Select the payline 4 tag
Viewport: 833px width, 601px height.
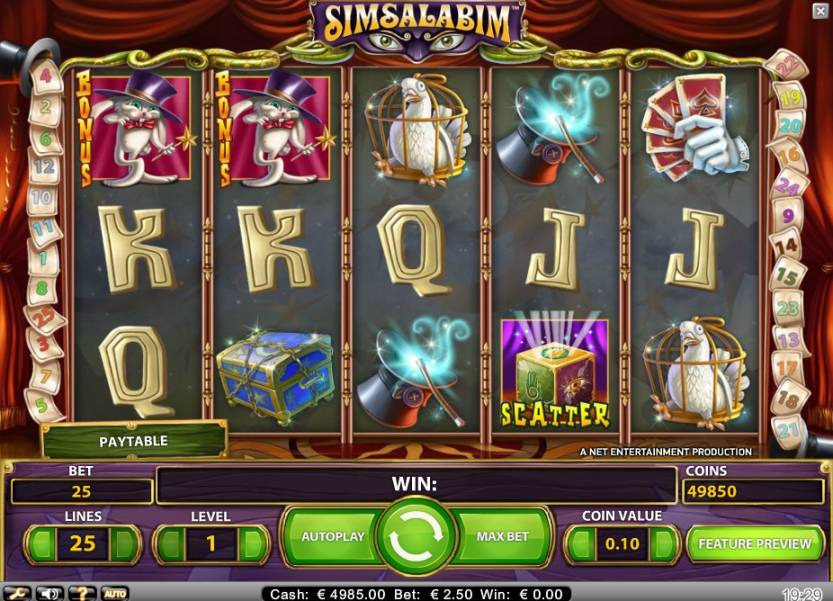[44, 76]
